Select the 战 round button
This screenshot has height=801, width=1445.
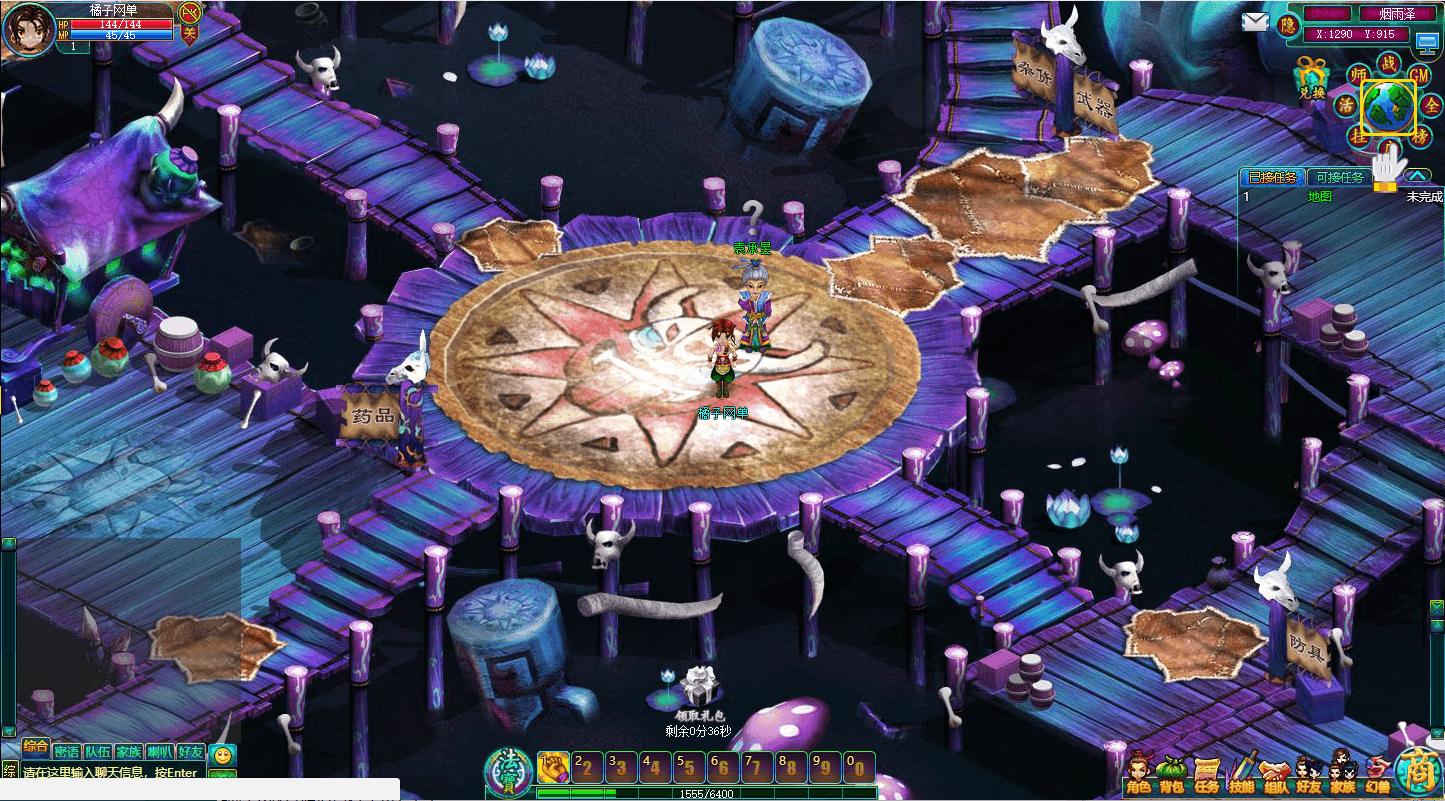[1388, 62]
